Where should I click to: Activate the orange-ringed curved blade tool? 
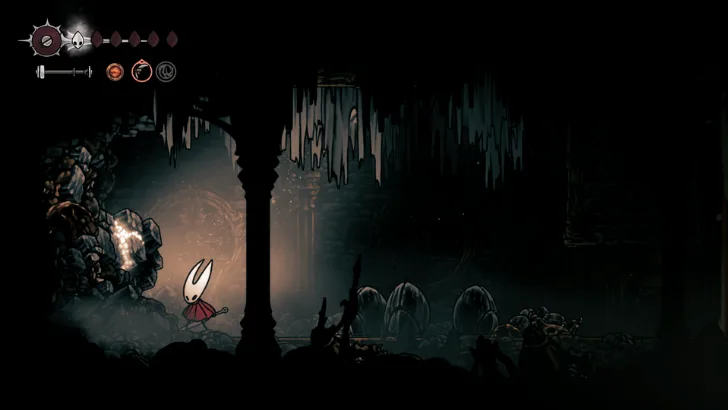(141, 72)
